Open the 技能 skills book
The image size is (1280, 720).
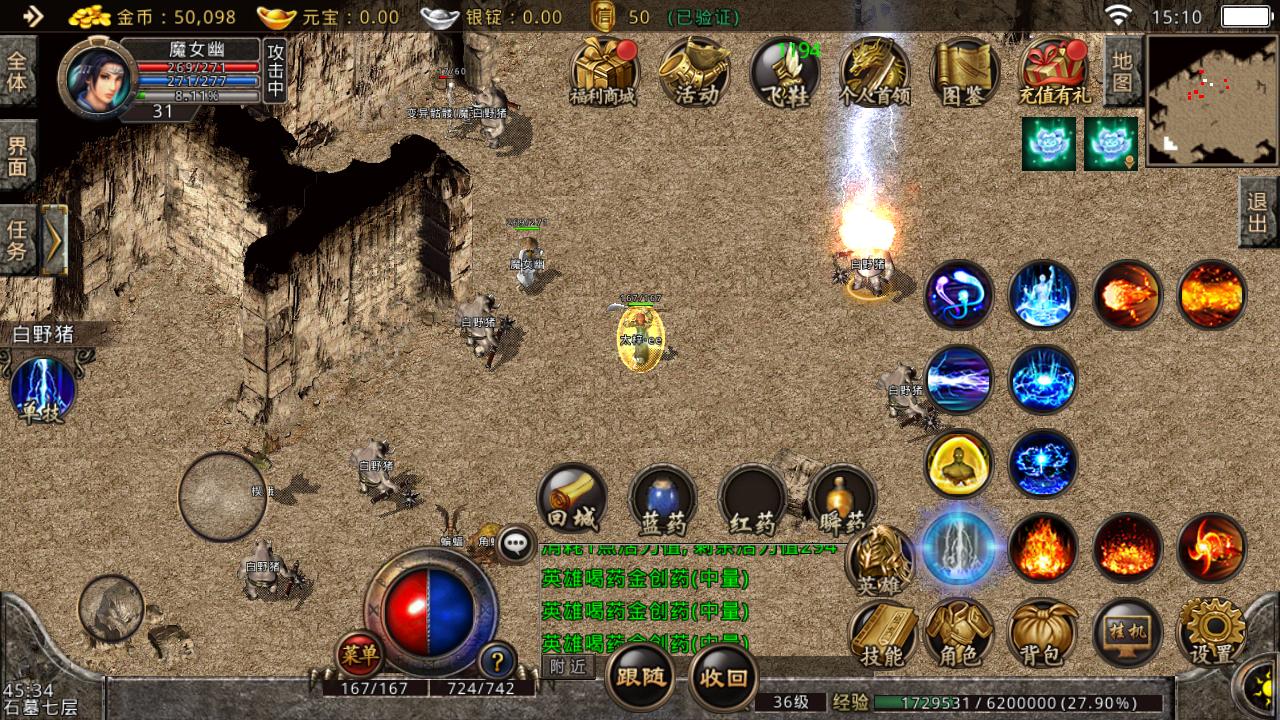(882, 634)
